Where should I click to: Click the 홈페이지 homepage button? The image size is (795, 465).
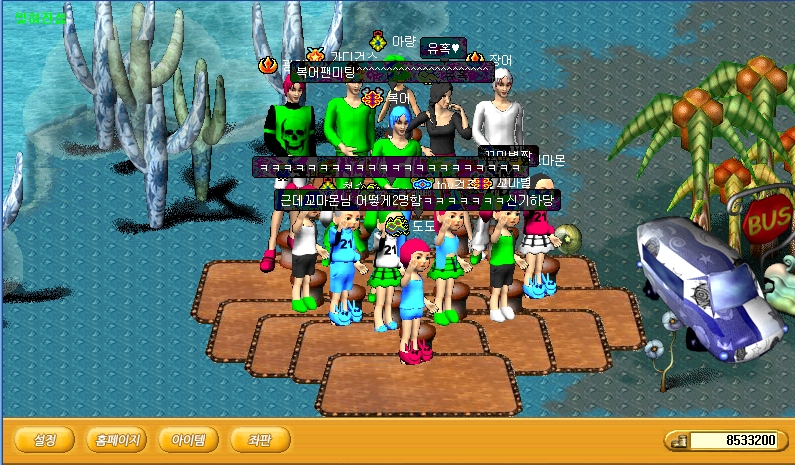116,439
